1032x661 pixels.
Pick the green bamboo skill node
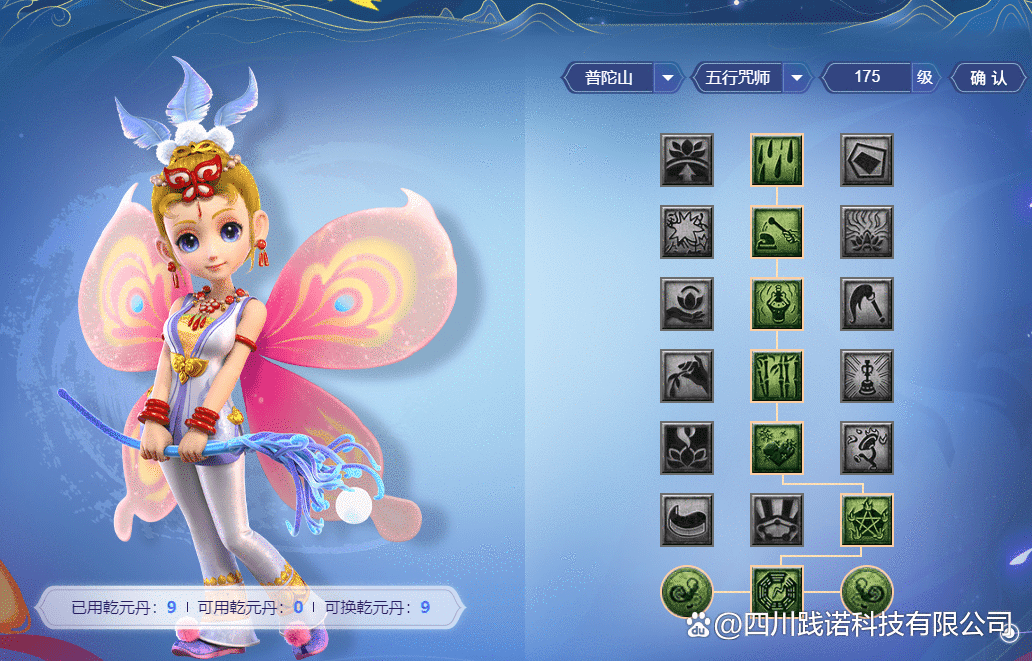(x=777, y=376)
